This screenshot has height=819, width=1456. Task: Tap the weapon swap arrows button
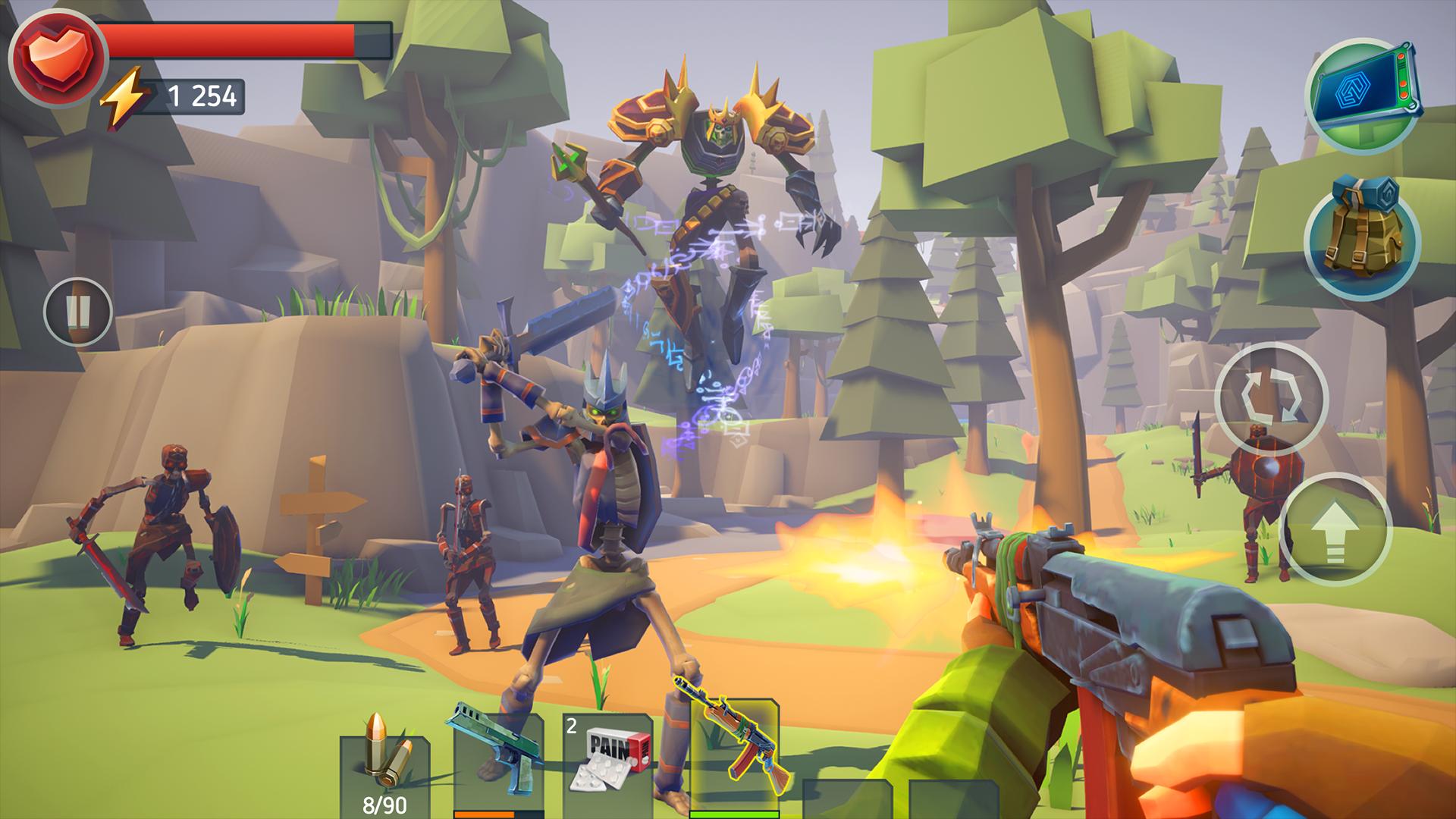pos(1271,399)
